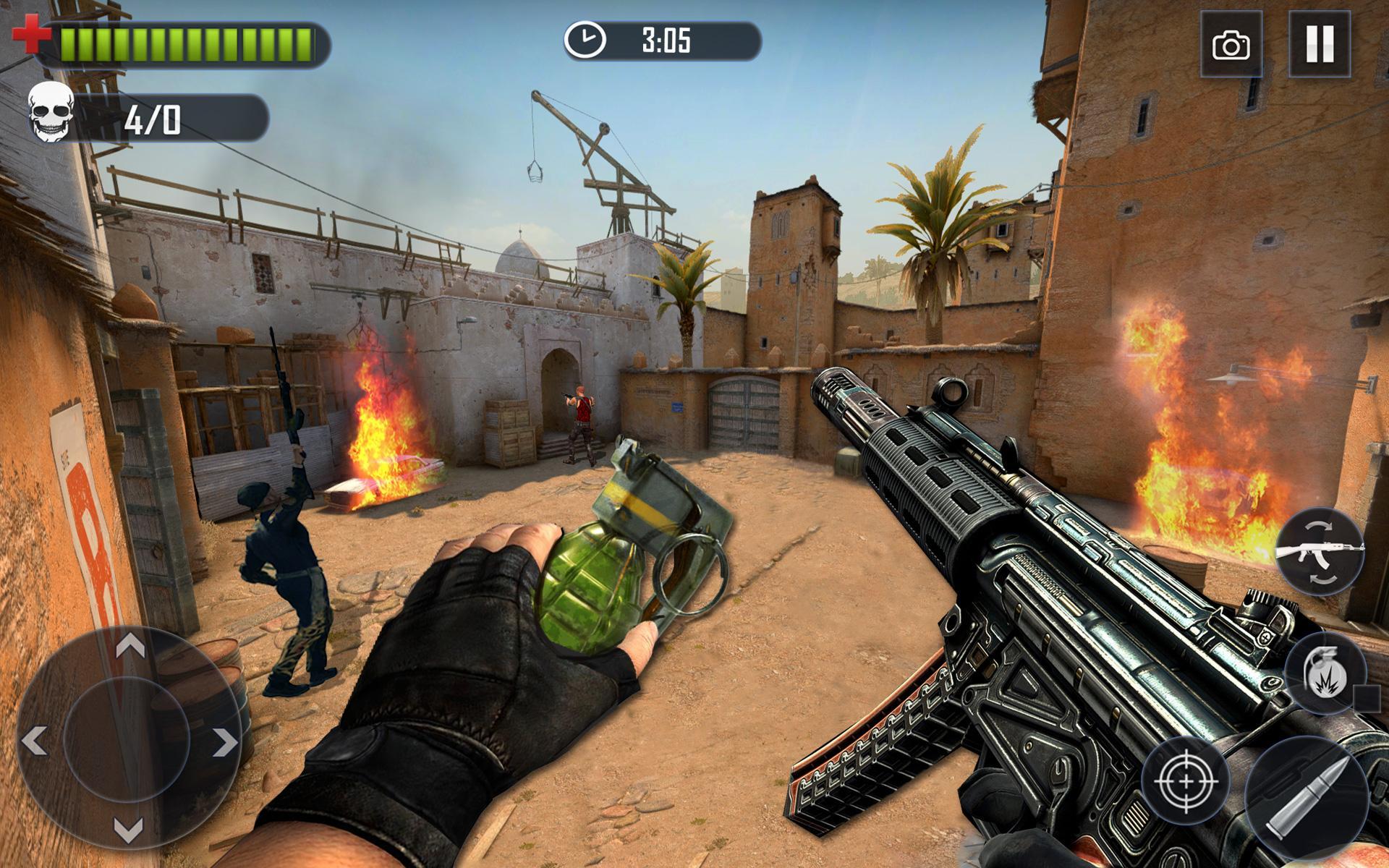Image resolution: width=1389 pixels, height=868 pixels.
Task: Select the 4/0 kill counter display
Action: 152,116
